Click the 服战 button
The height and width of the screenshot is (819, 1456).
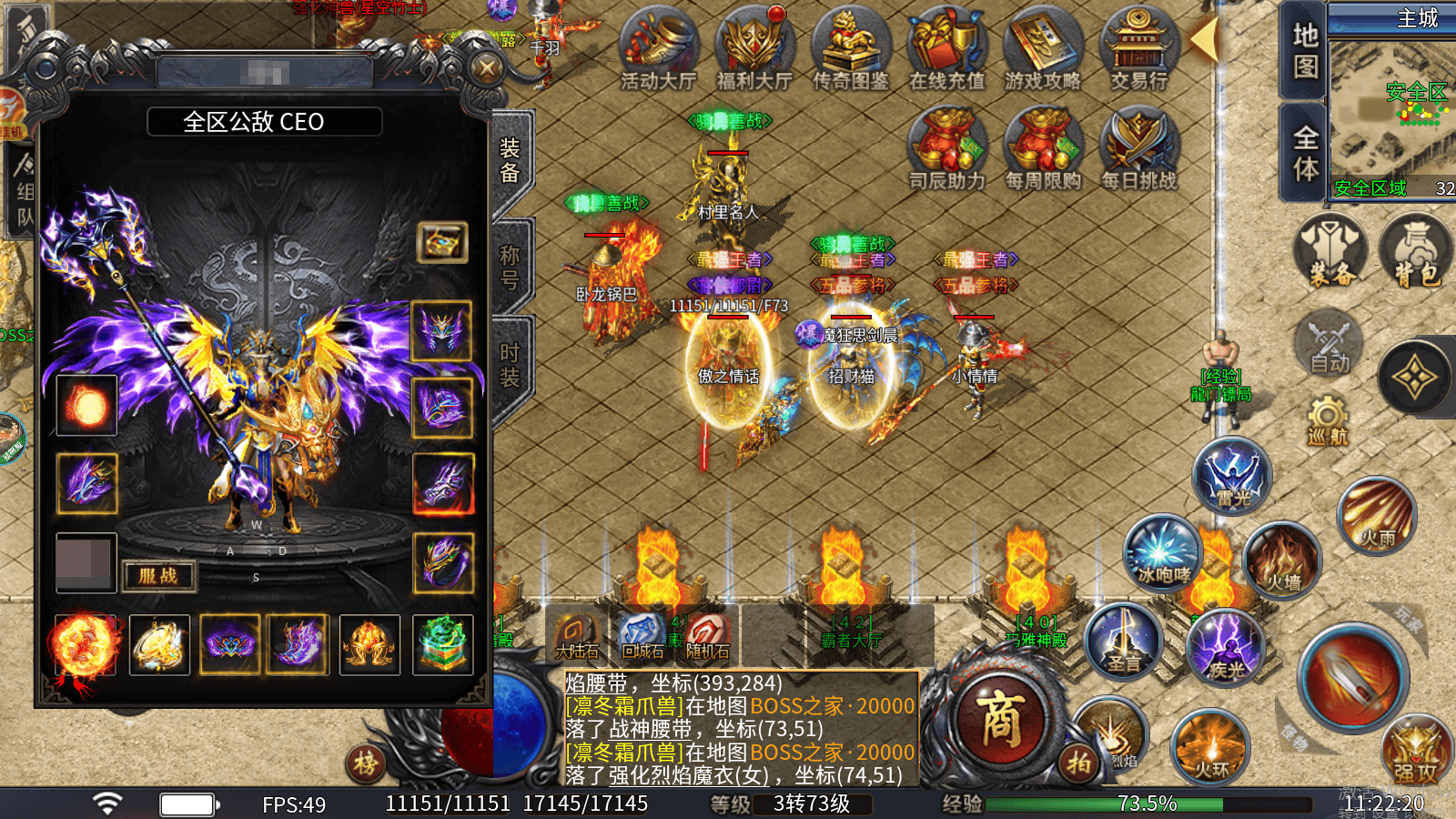(x=158, y=576)
